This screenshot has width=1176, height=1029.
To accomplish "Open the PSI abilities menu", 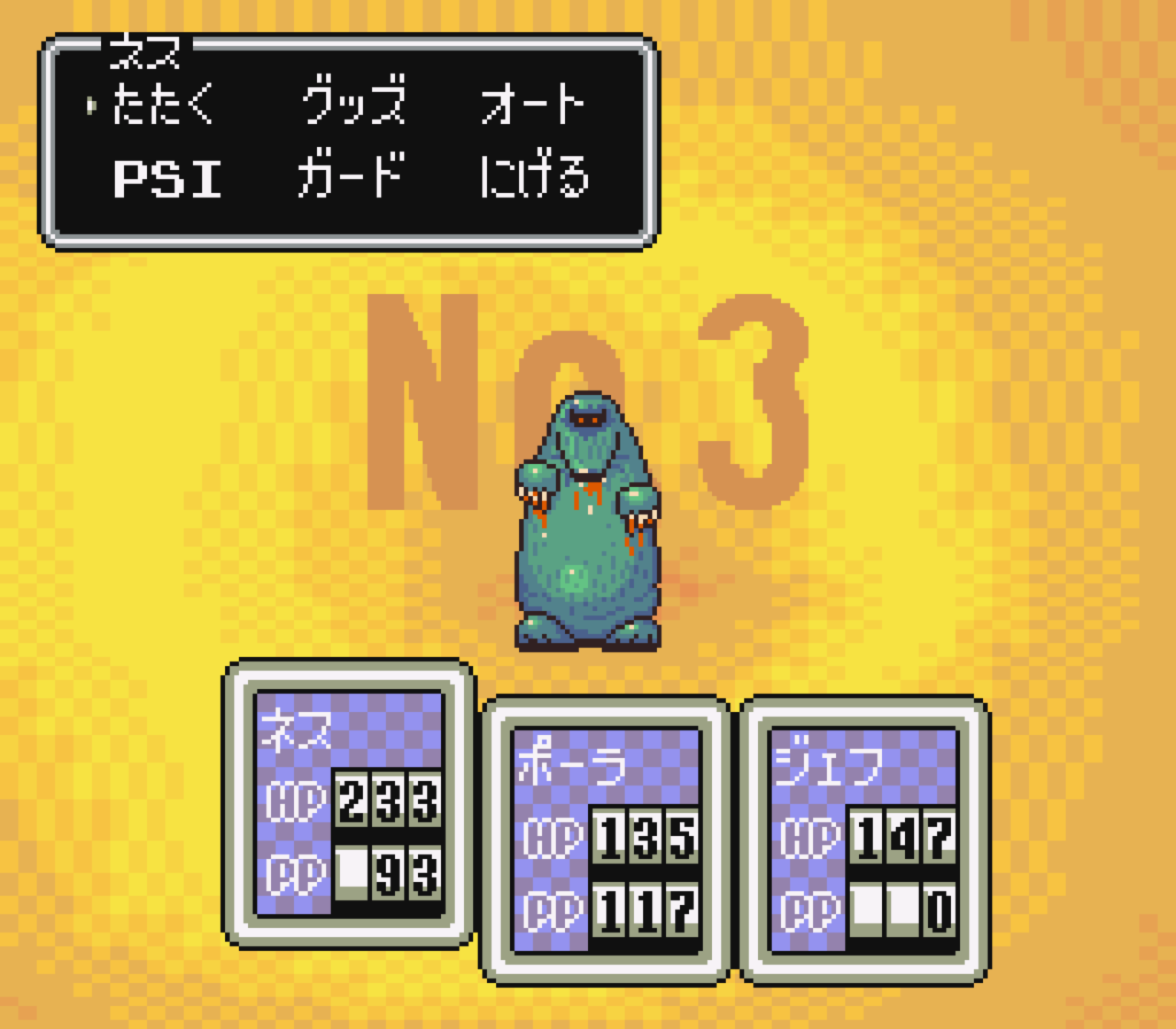I will pos(167,178).
